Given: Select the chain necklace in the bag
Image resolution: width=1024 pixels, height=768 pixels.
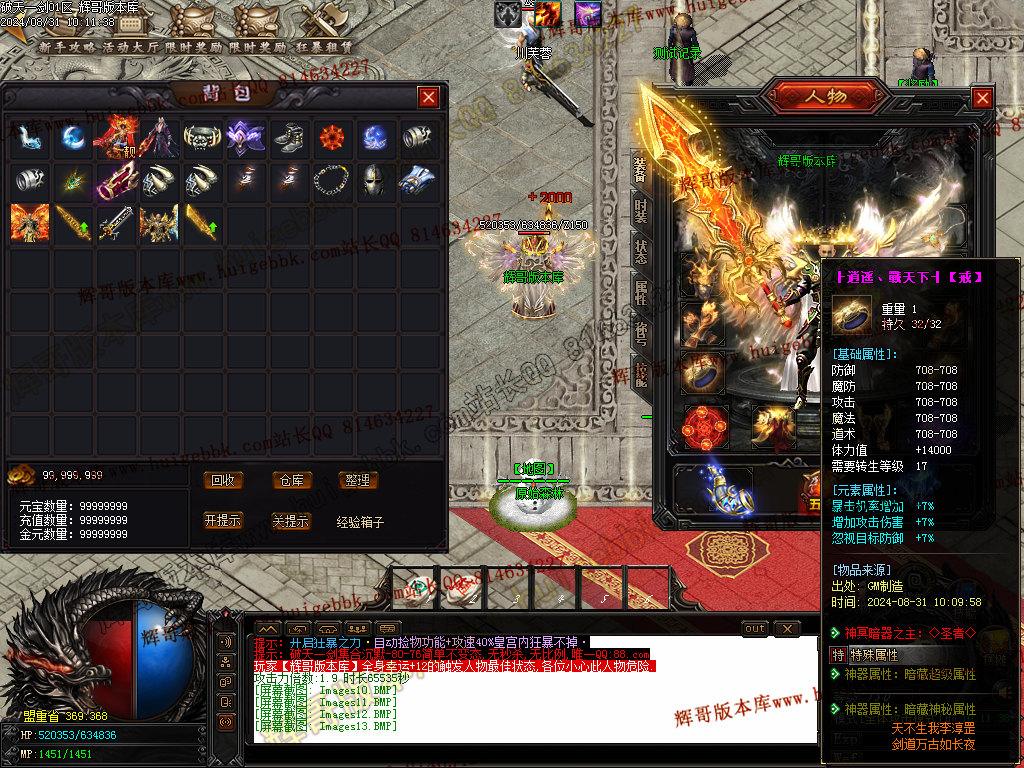Looking at the screenshot, I should [x=330, y=180].
